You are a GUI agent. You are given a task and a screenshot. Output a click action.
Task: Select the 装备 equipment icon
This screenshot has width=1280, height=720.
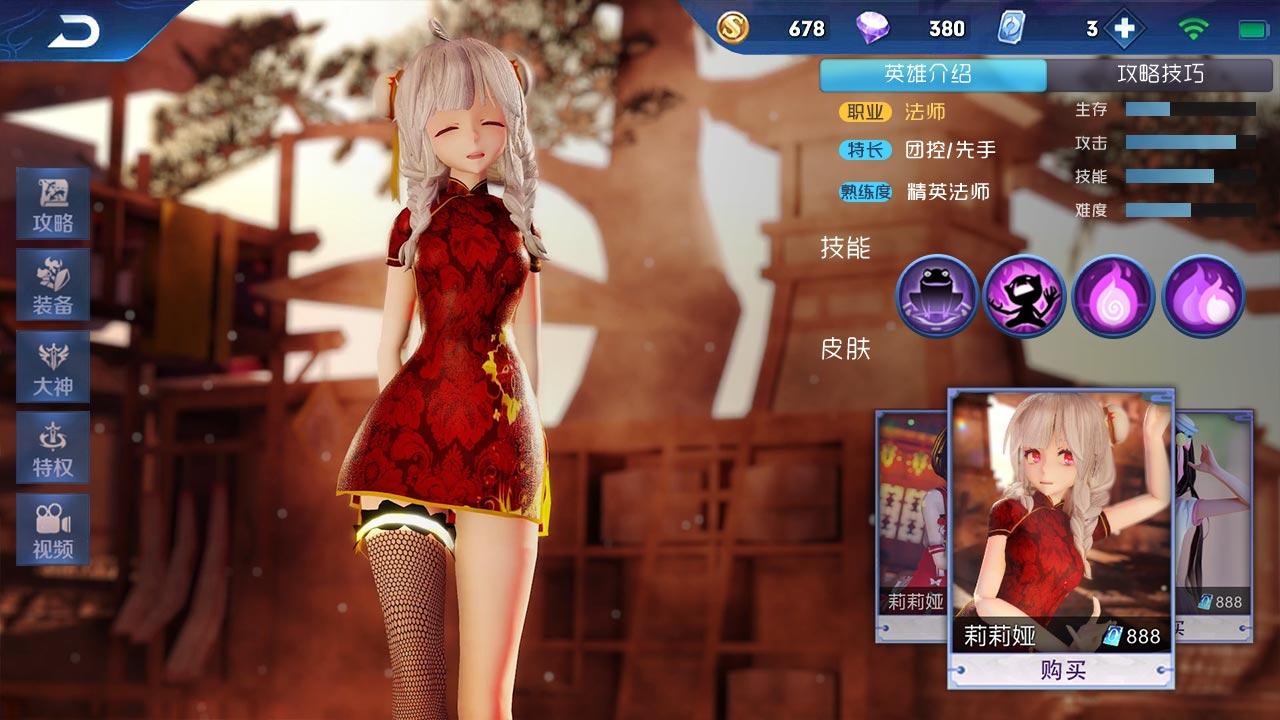point(52,287)
